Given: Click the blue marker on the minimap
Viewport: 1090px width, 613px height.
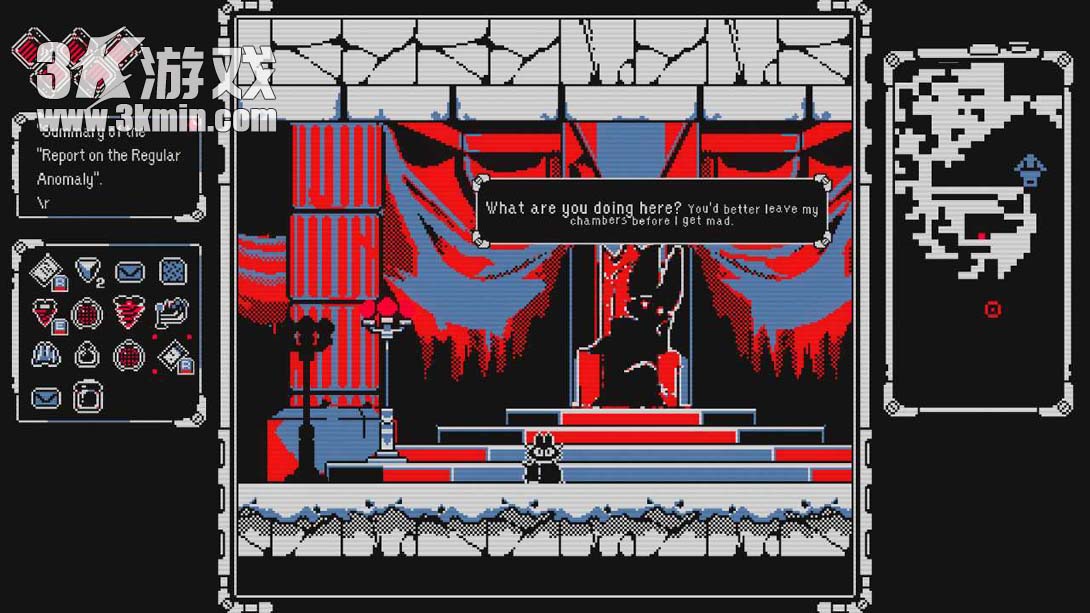Looking at the screenshot, I should 1030,169.
